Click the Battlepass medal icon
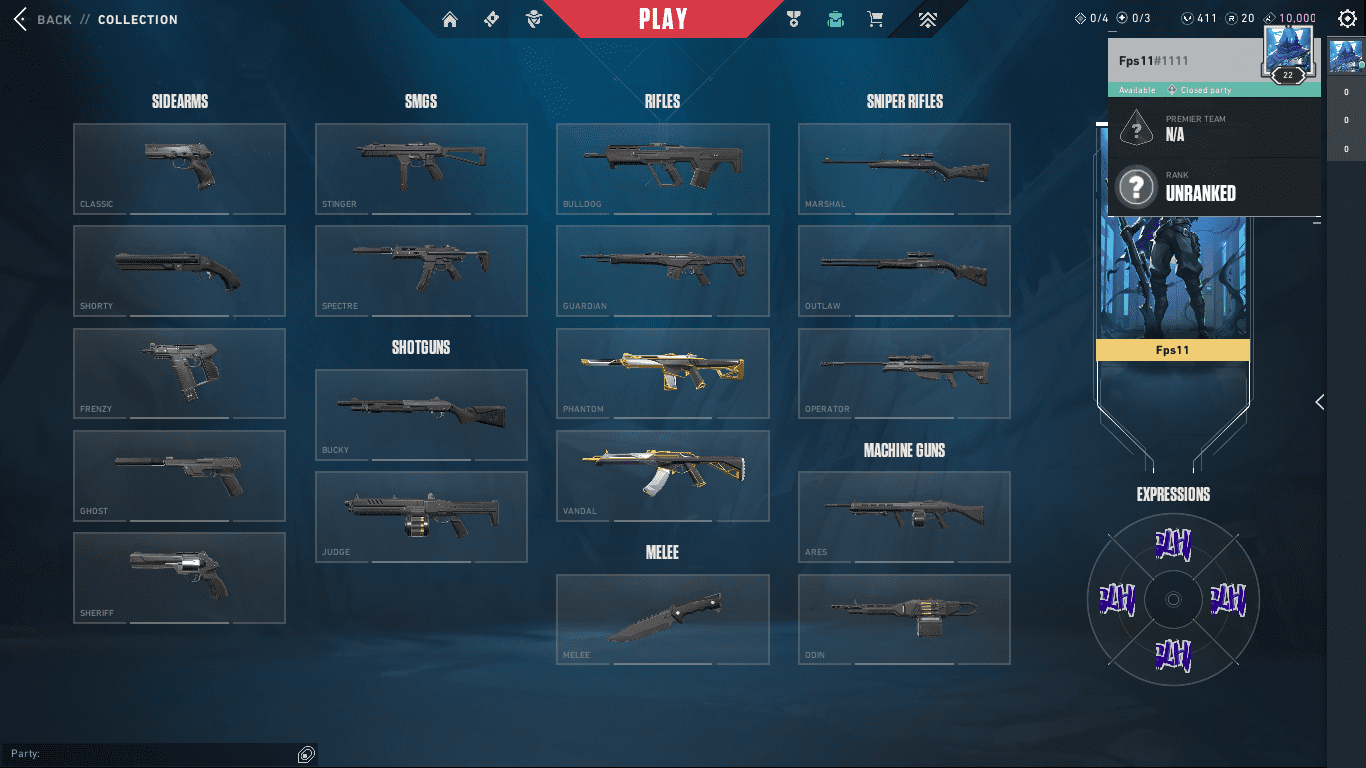Image resolution: width=1366 pixels, height=768 pixels. coord(793,19)
